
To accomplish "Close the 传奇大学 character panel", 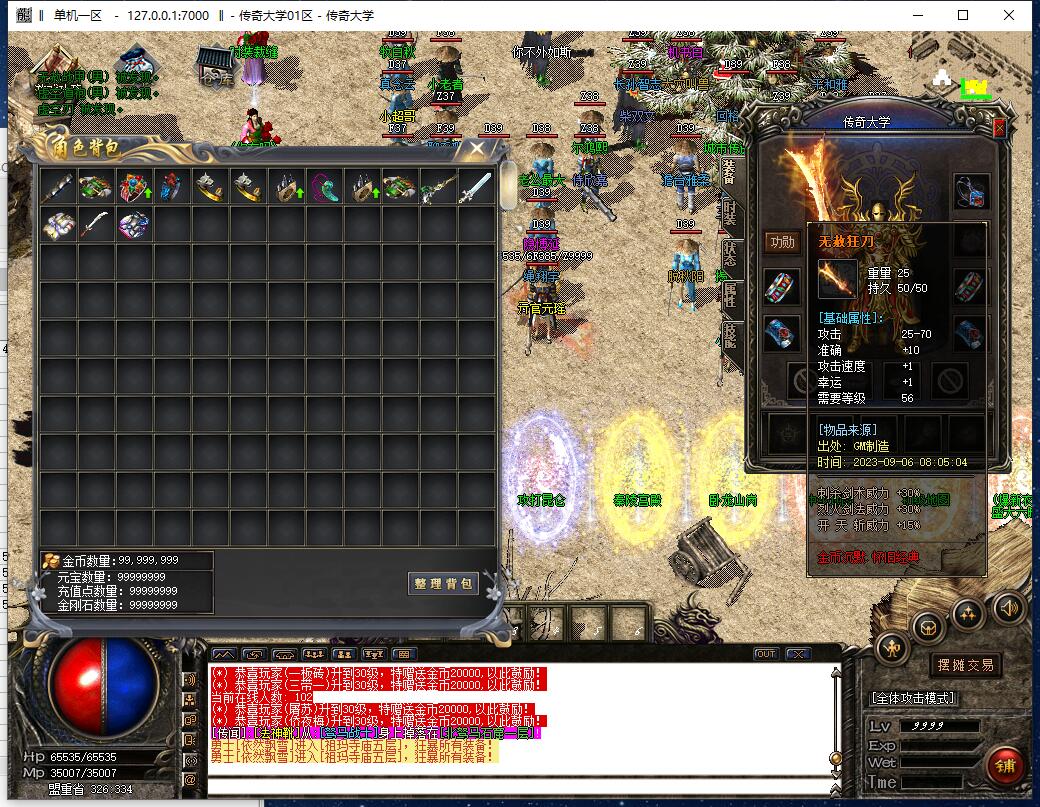I will tap(999, 128).
